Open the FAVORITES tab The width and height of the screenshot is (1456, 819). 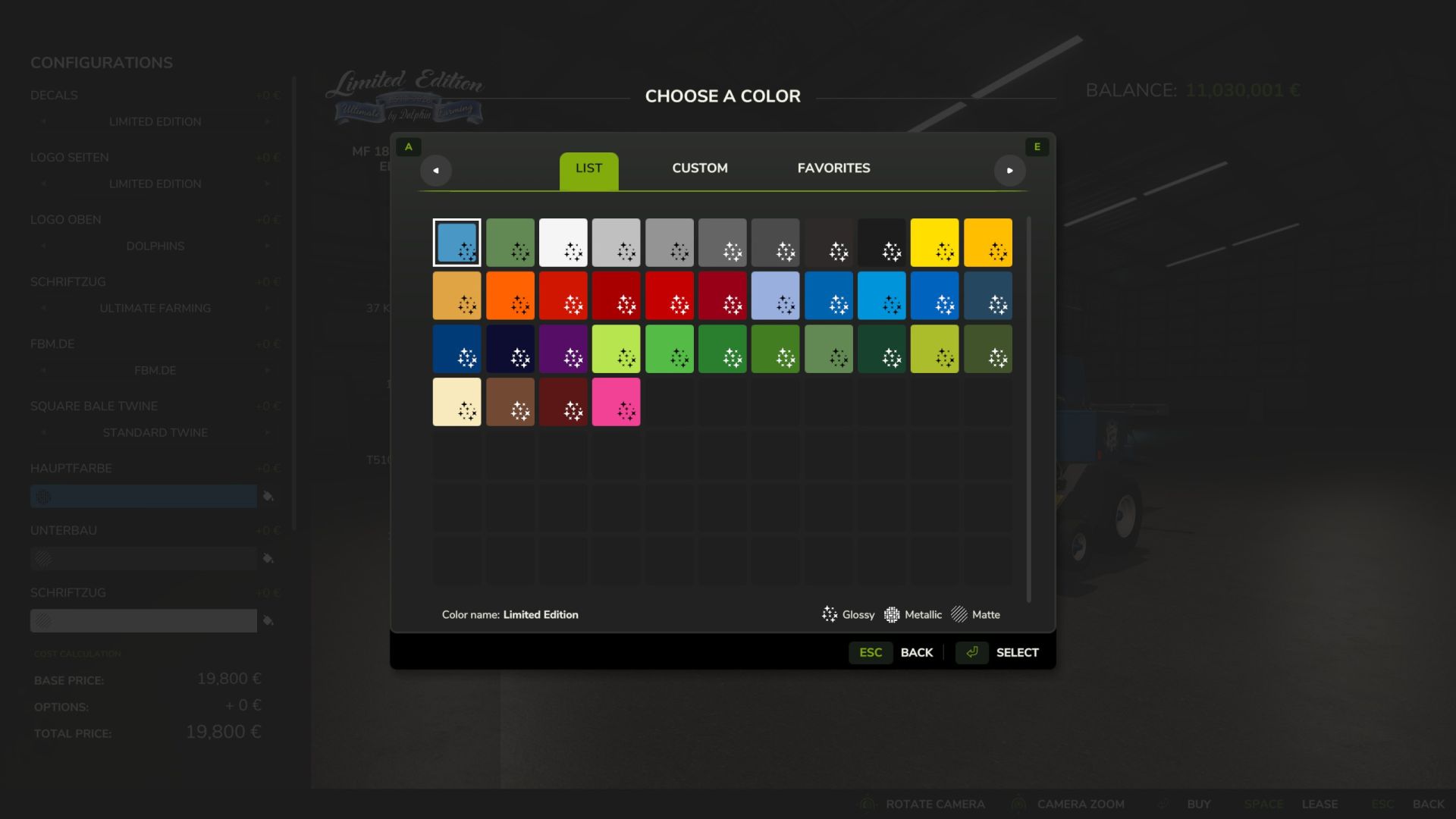coord(833,168)
